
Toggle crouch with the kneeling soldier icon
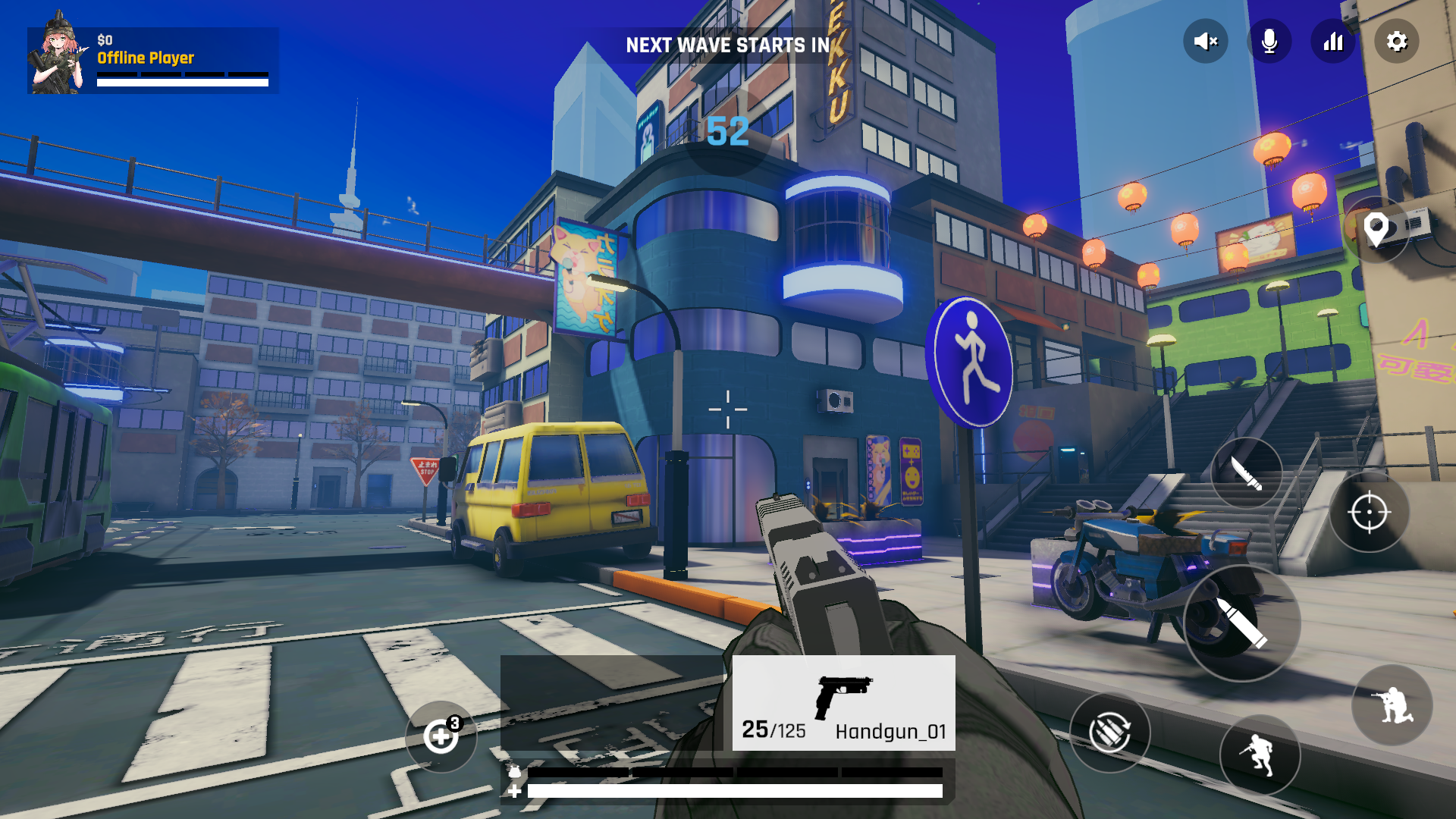pyautogui.click(x=1392, y=705)
